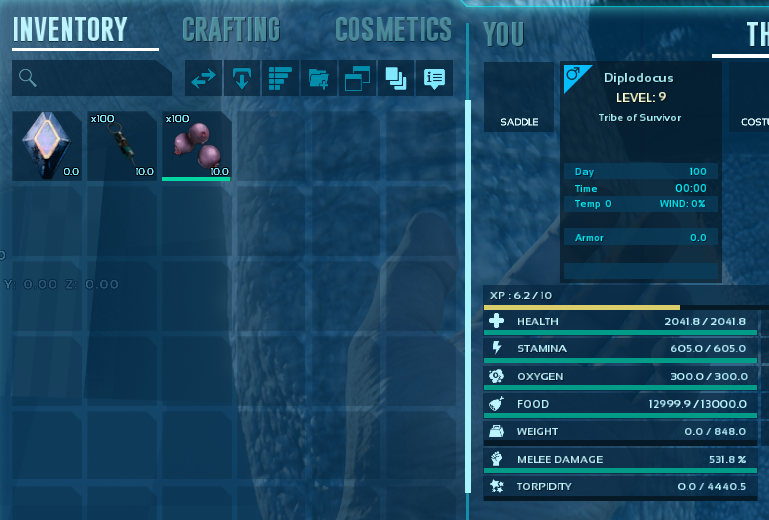Create a new folder with the folder icon
Screen dimensions: 769x520
318,78
